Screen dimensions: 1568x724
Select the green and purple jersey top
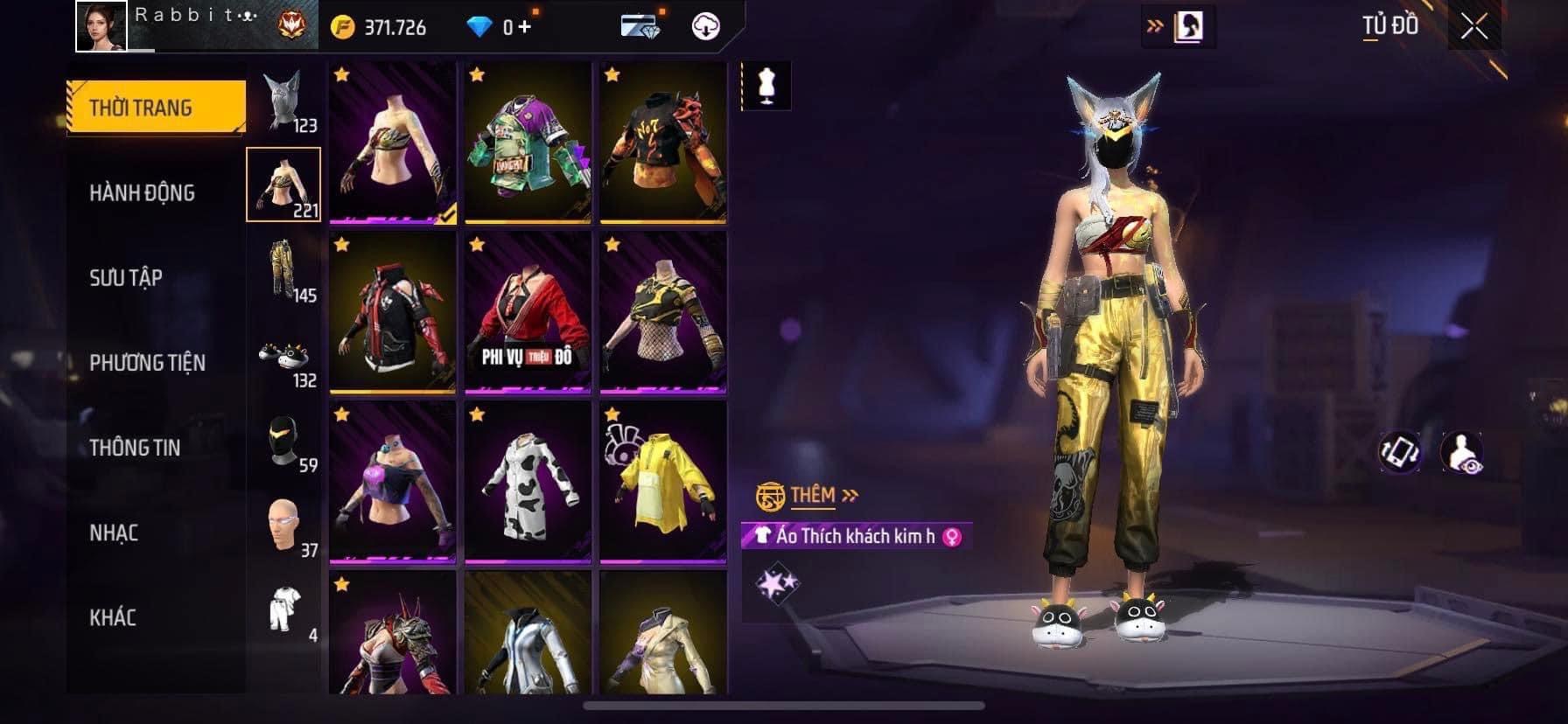point(528,143)
